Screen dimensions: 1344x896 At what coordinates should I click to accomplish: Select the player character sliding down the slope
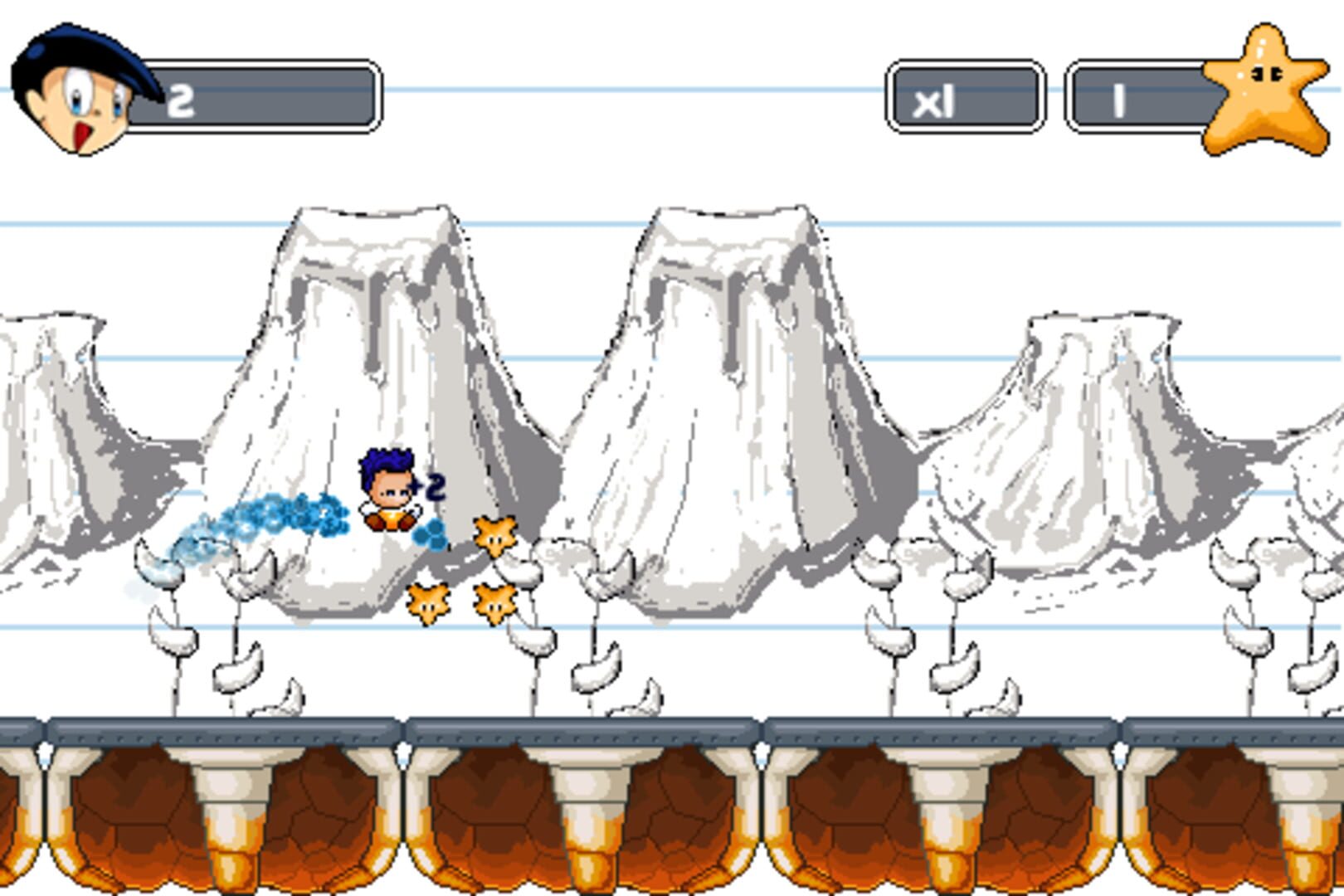click(387, 489)
